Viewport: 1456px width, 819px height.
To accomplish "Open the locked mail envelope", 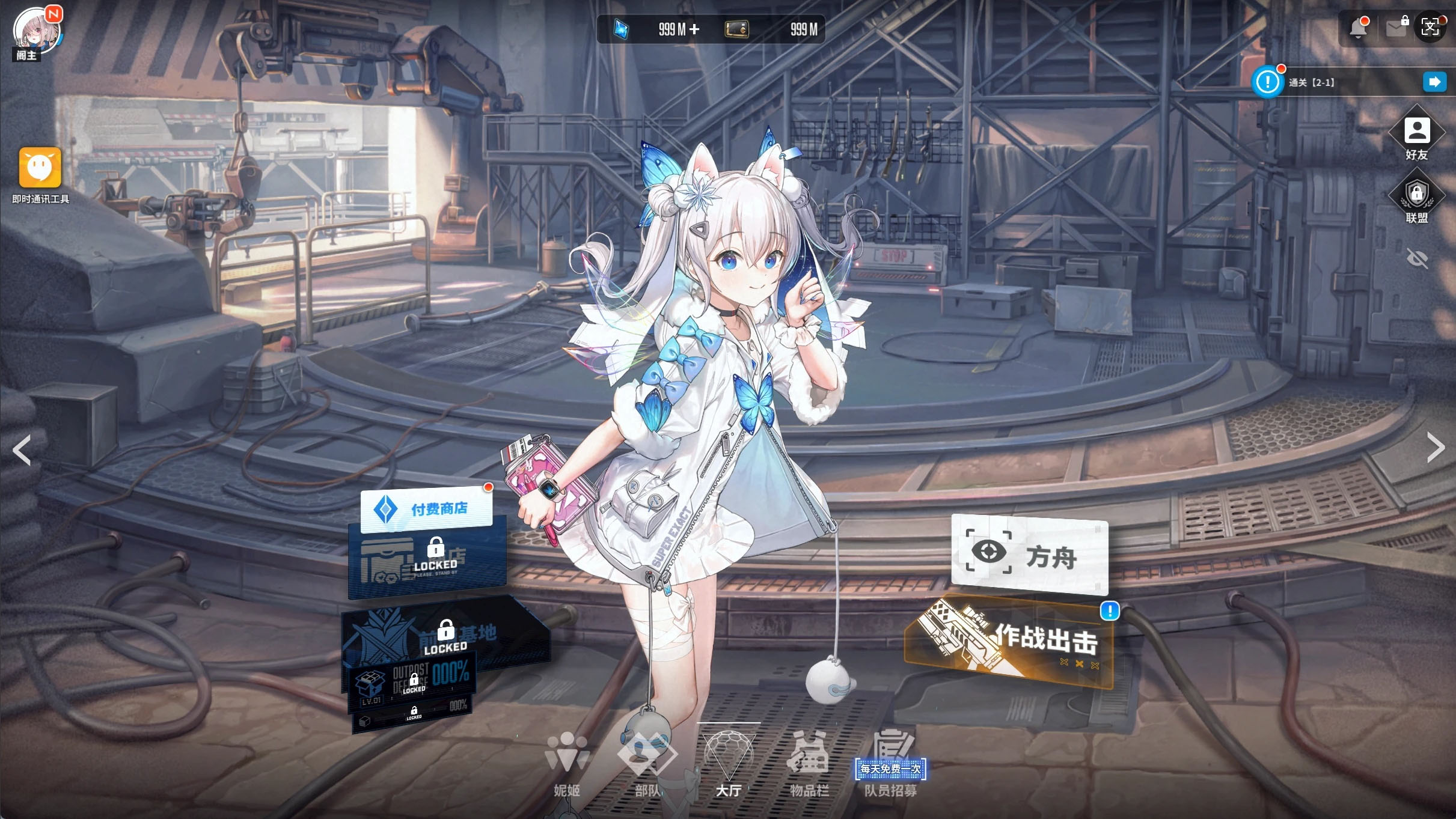I will tap(1396, 28).
